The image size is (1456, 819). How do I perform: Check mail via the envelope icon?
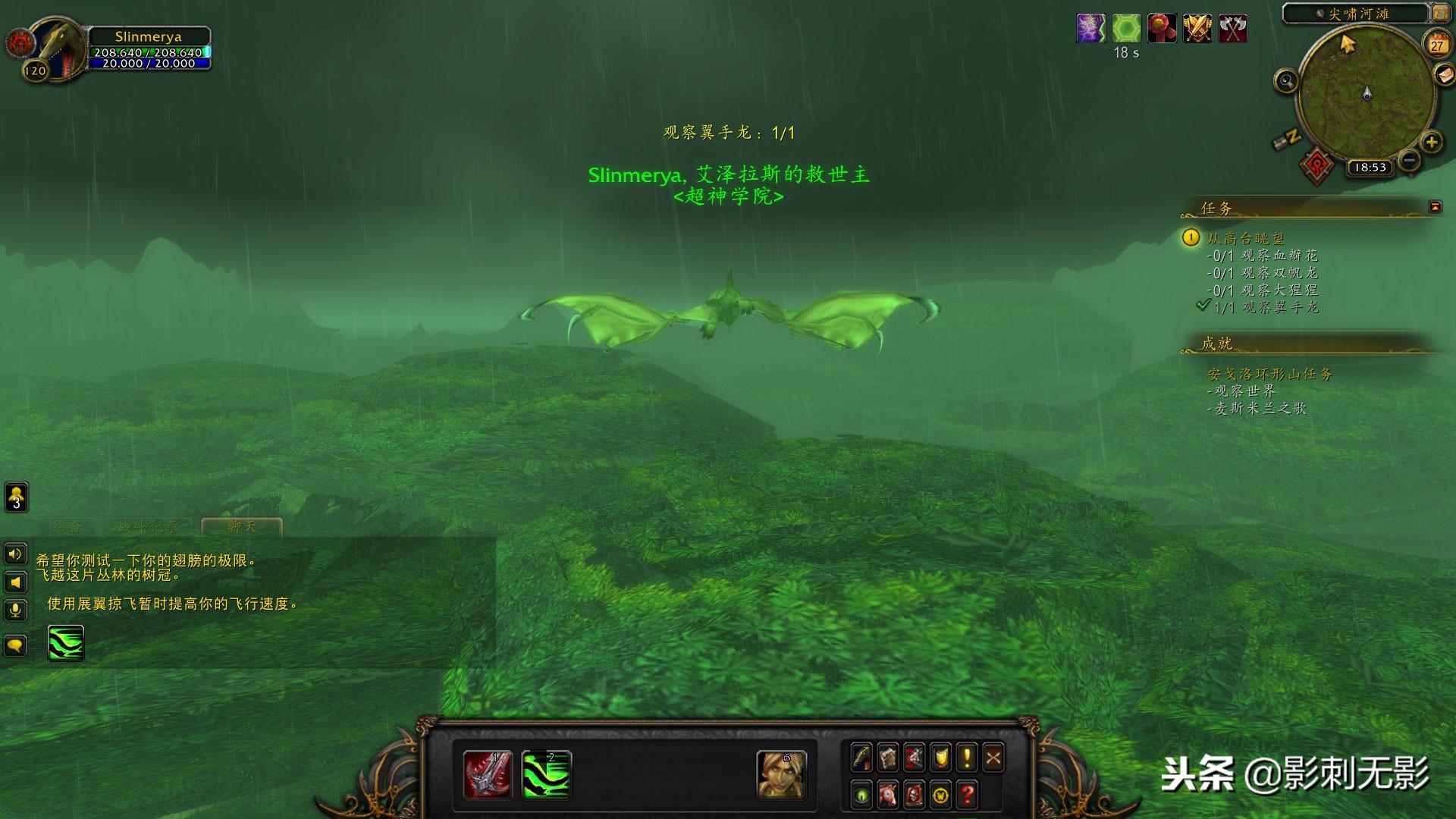(x=1445, y=75)
